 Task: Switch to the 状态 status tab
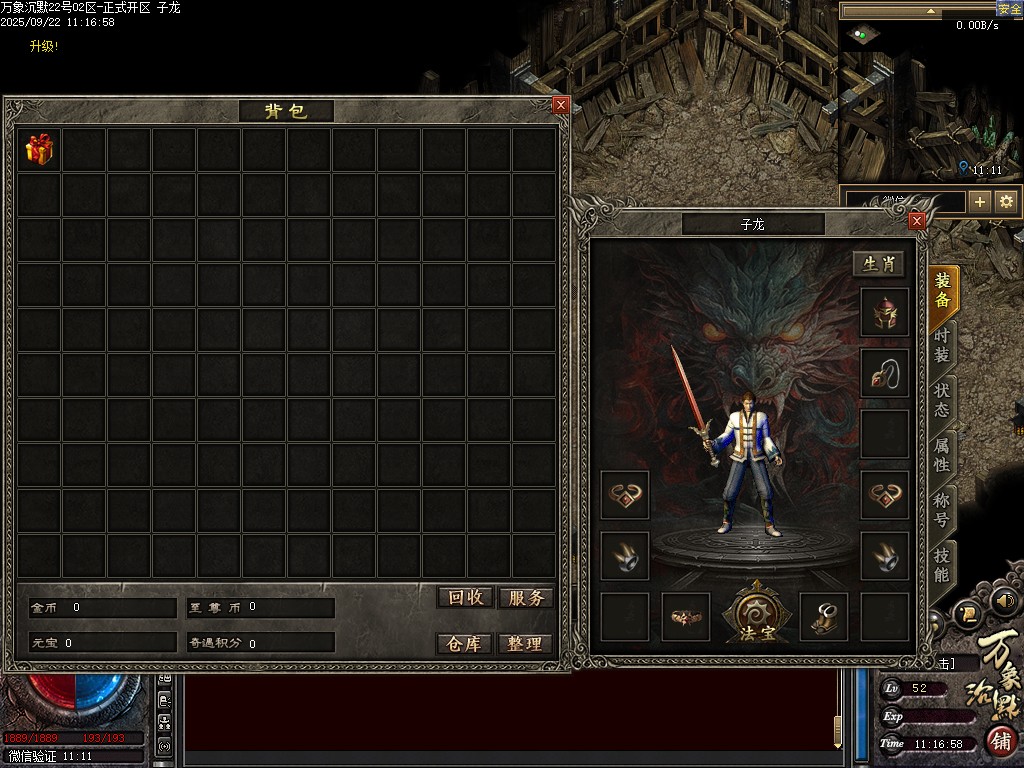pos(942,401)
